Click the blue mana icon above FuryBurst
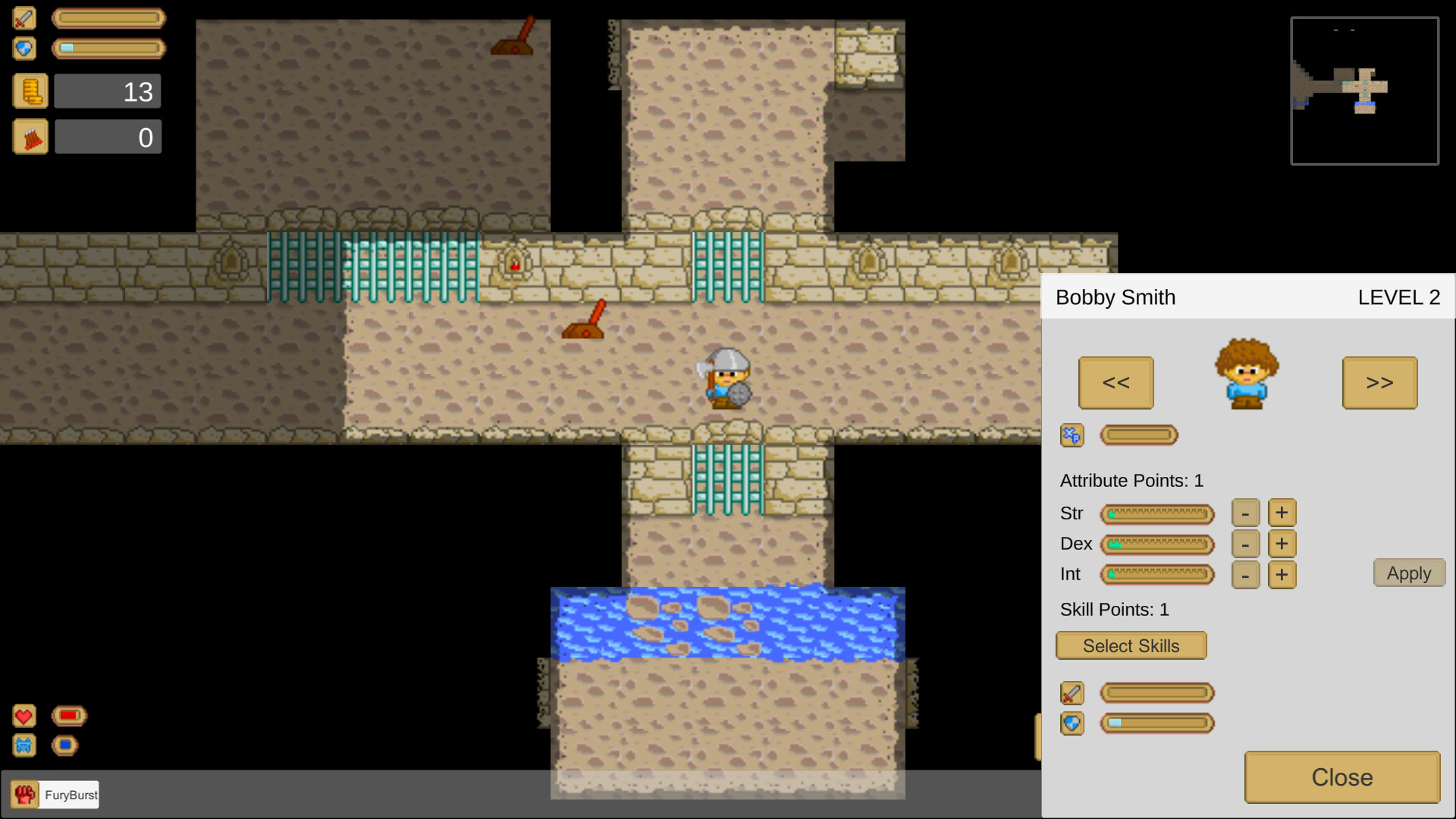Screen dimensions: 1456x819 coord(24,745)
